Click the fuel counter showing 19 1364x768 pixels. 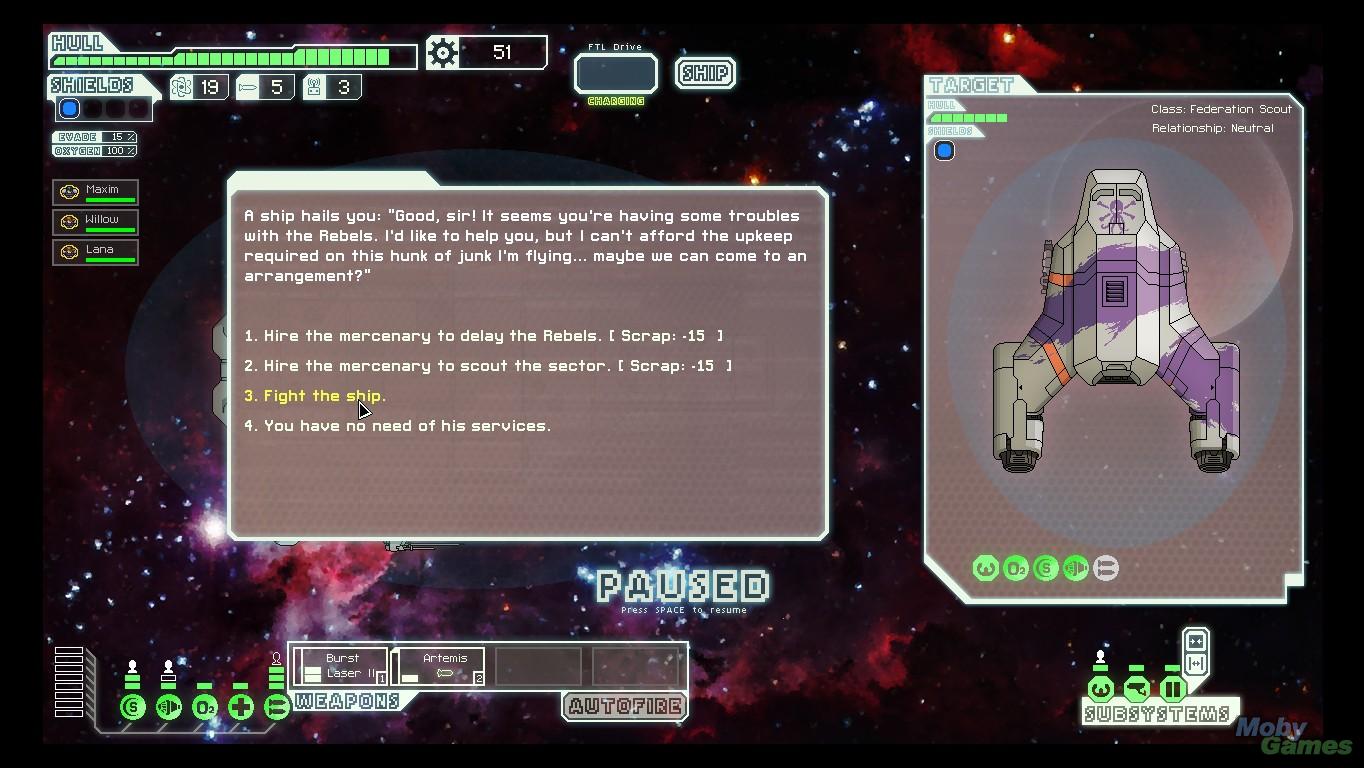click(x=198, y=87)
